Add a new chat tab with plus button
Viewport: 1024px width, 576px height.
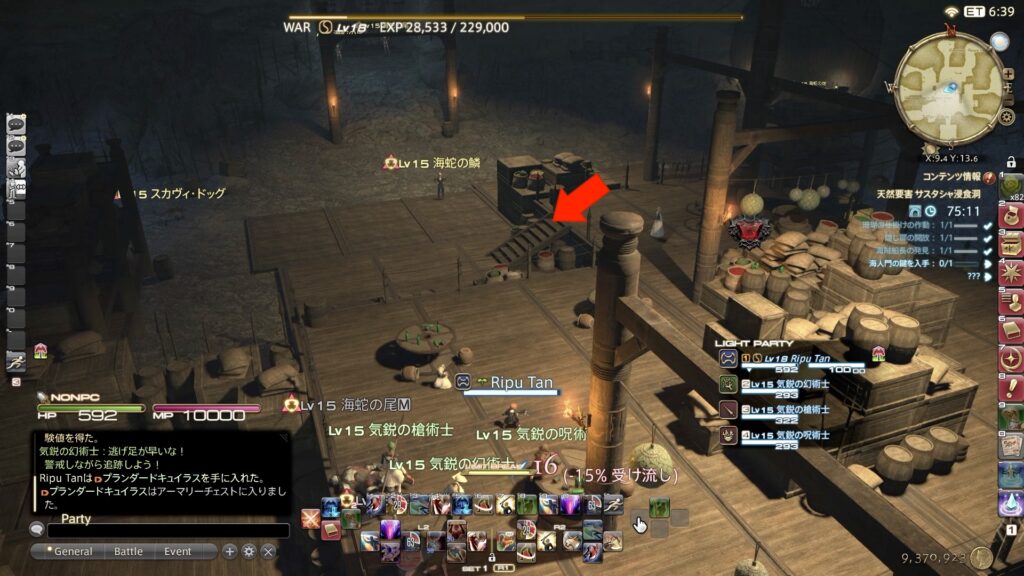click(230, 551)
